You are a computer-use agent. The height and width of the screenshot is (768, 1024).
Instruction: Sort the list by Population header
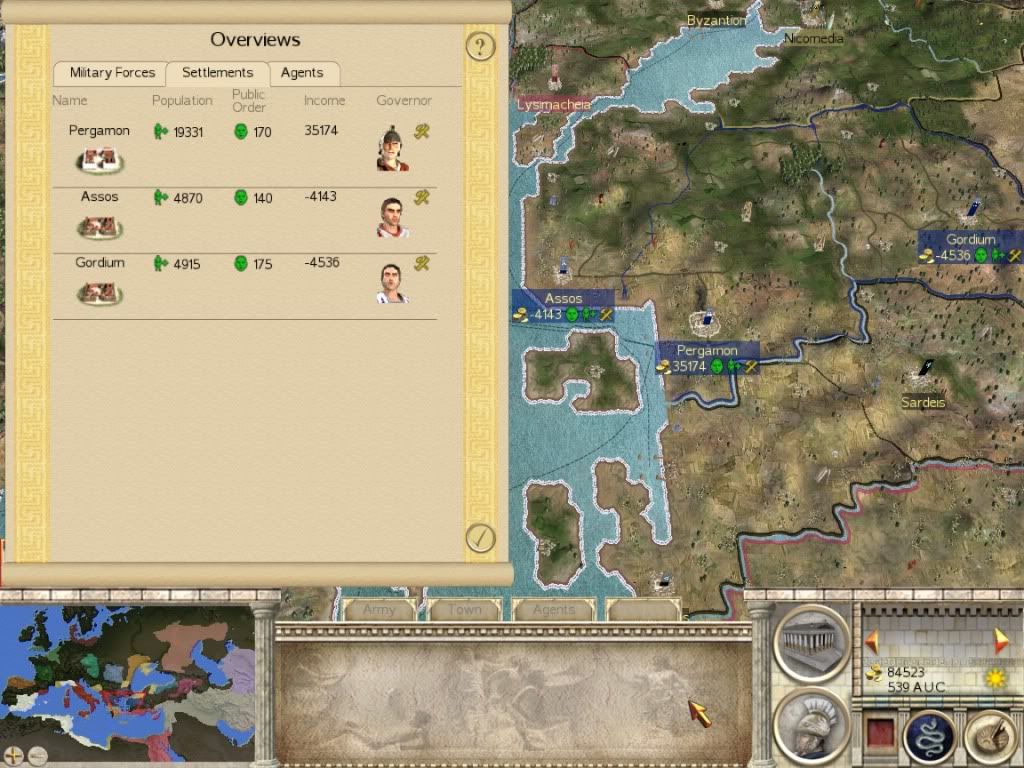click(x=182, y=101)
